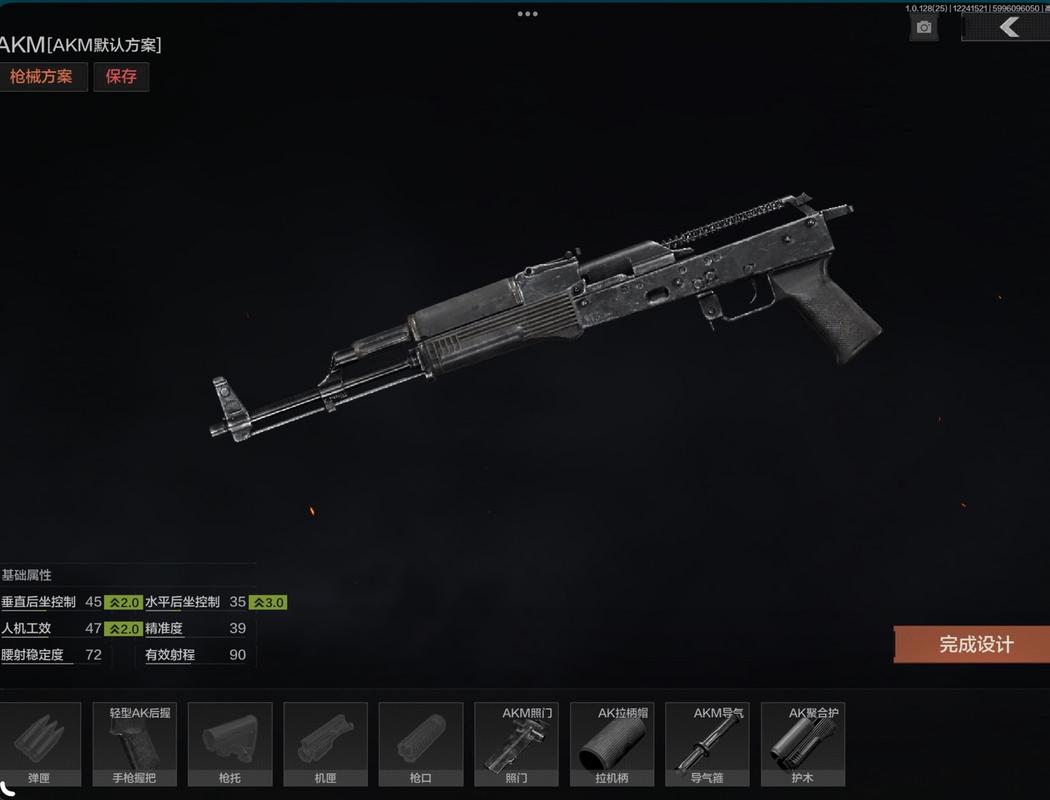
Task: Open the 护木 handguard slot
Action: pyautogui.click(x=802, y=744)
